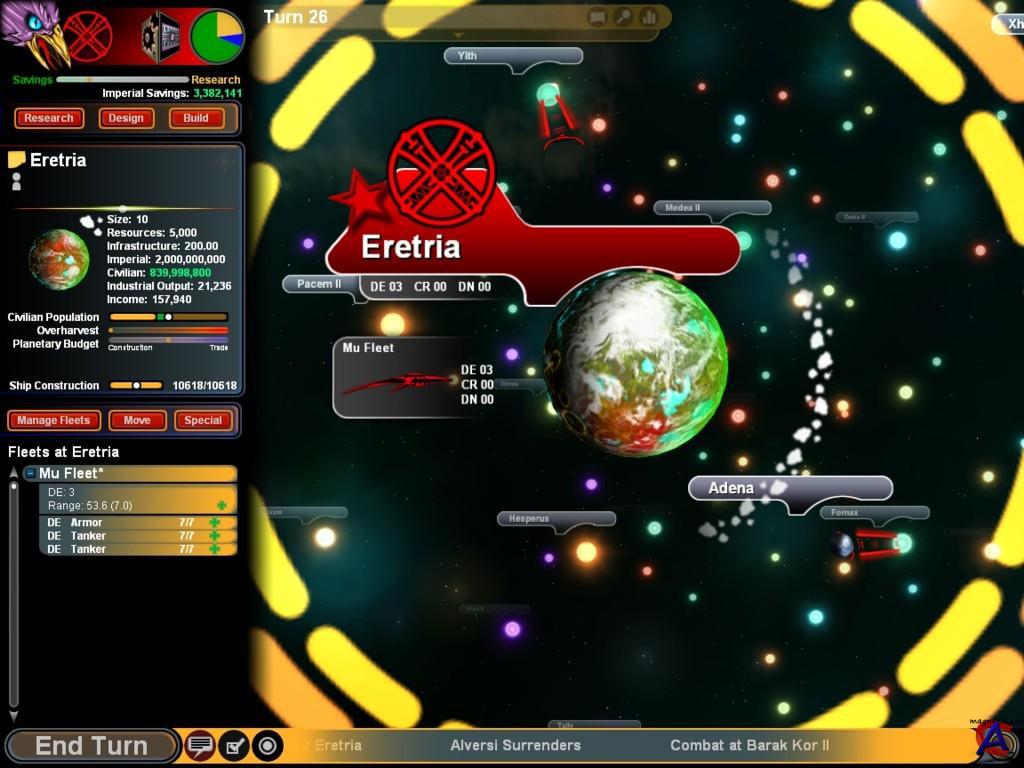Open Manage Fleets

54,420
